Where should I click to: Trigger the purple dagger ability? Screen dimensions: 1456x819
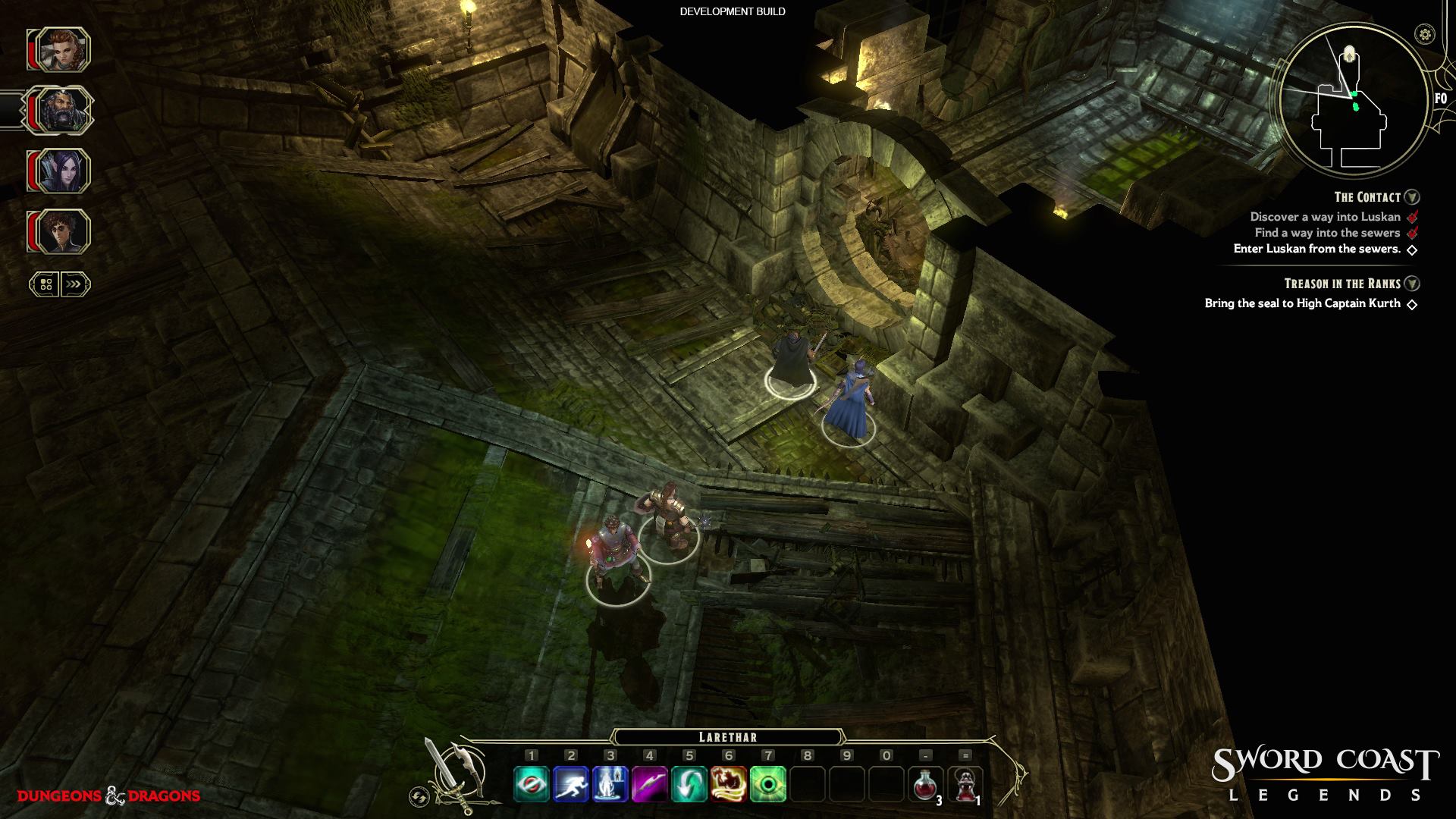tap(650, 784)
